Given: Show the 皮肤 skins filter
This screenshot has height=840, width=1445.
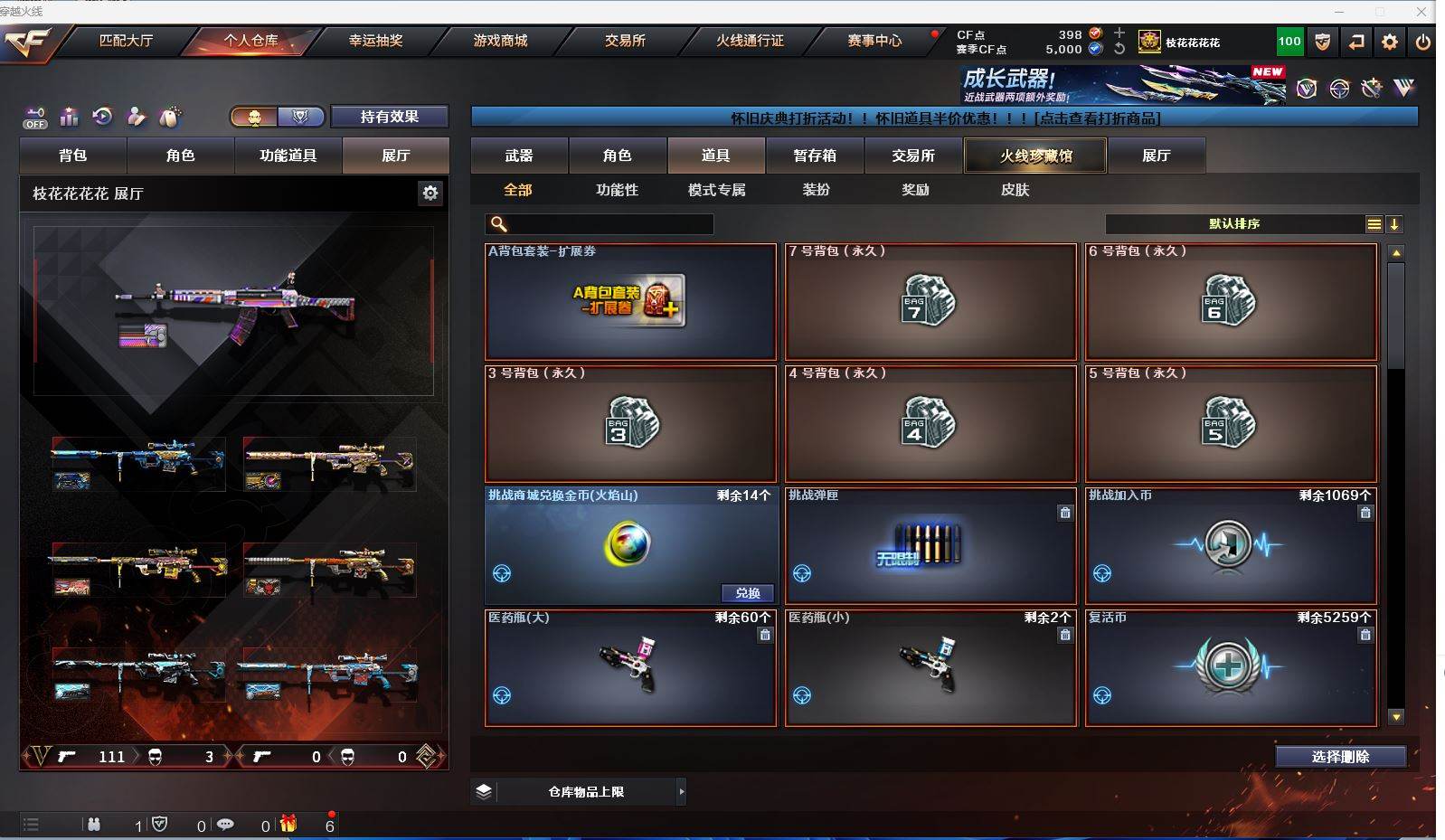Looking at the screenshot, I should point(1015,190).
